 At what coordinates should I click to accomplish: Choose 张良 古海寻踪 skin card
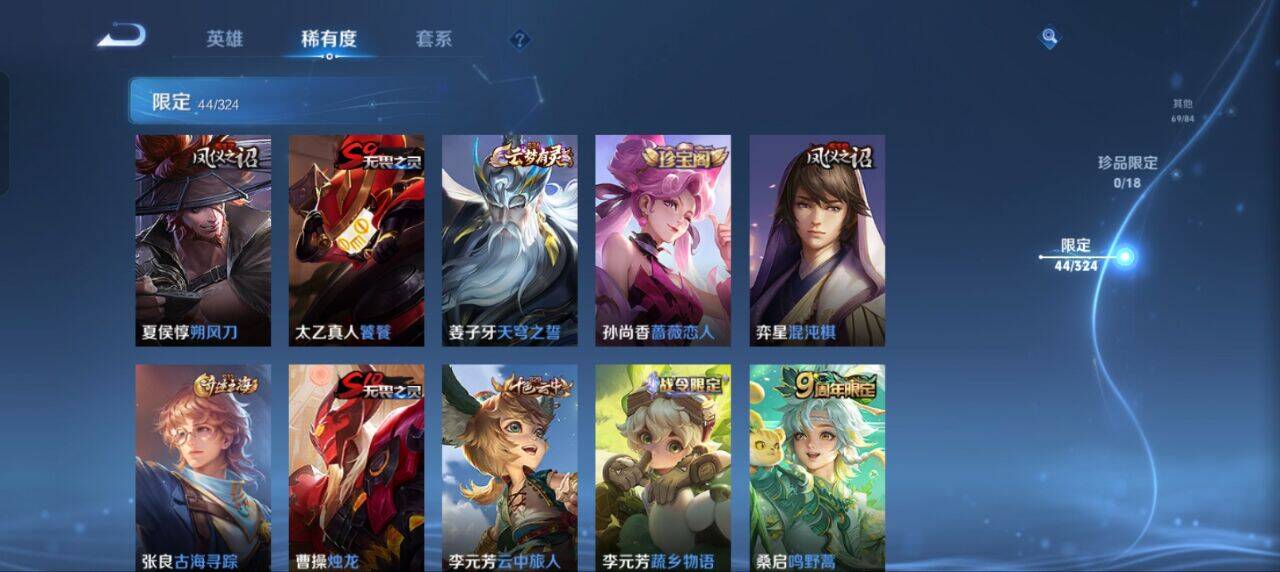click(203, 467)
